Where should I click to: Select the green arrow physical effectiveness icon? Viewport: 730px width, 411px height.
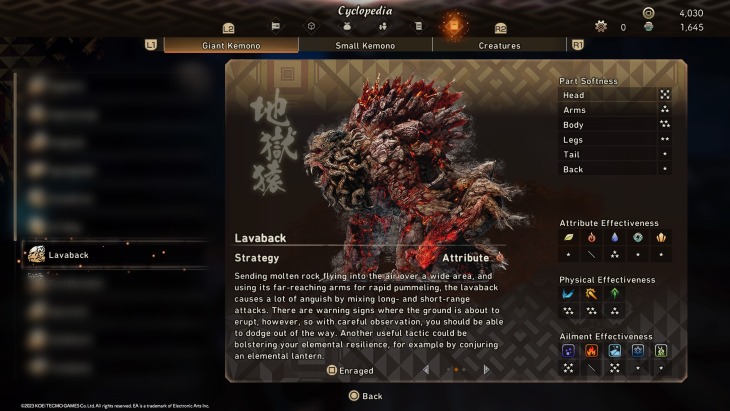click(x=614, y=294)
